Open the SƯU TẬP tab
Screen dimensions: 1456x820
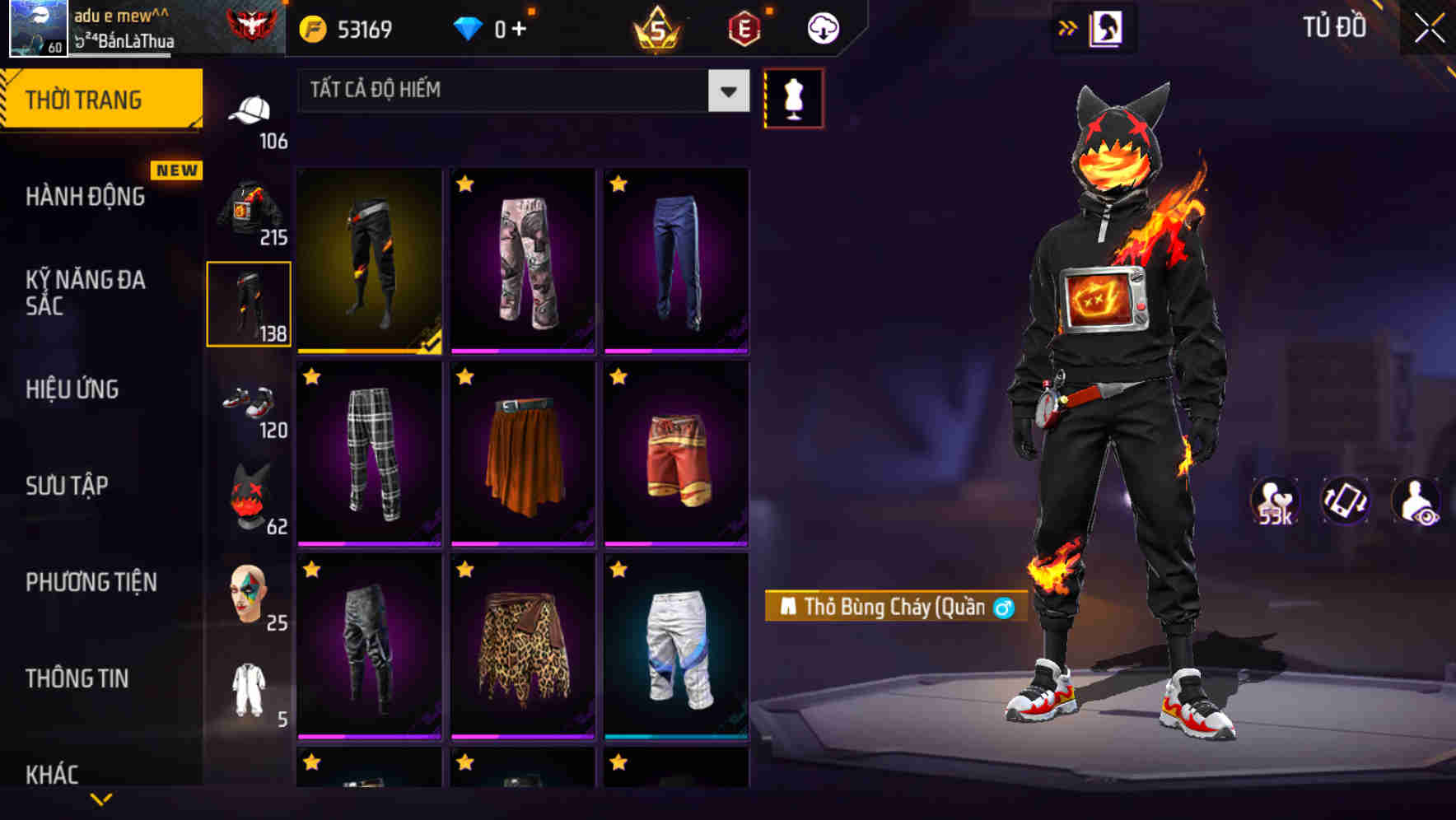pos(71,486)
